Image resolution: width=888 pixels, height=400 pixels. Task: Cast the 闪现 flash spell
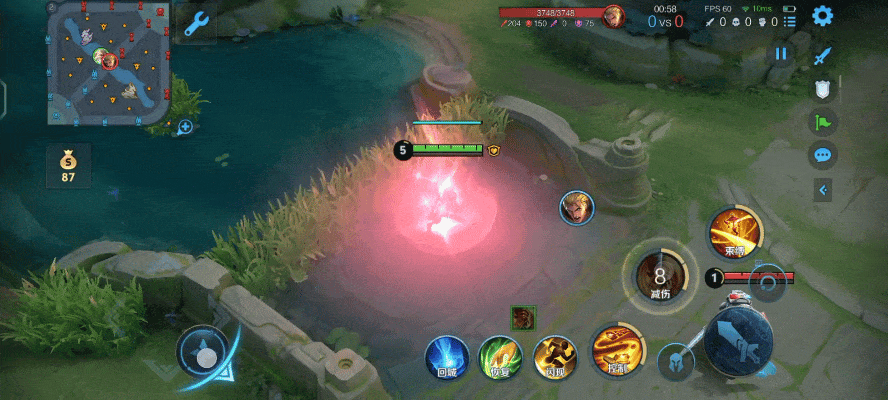[x=553, y=357]
